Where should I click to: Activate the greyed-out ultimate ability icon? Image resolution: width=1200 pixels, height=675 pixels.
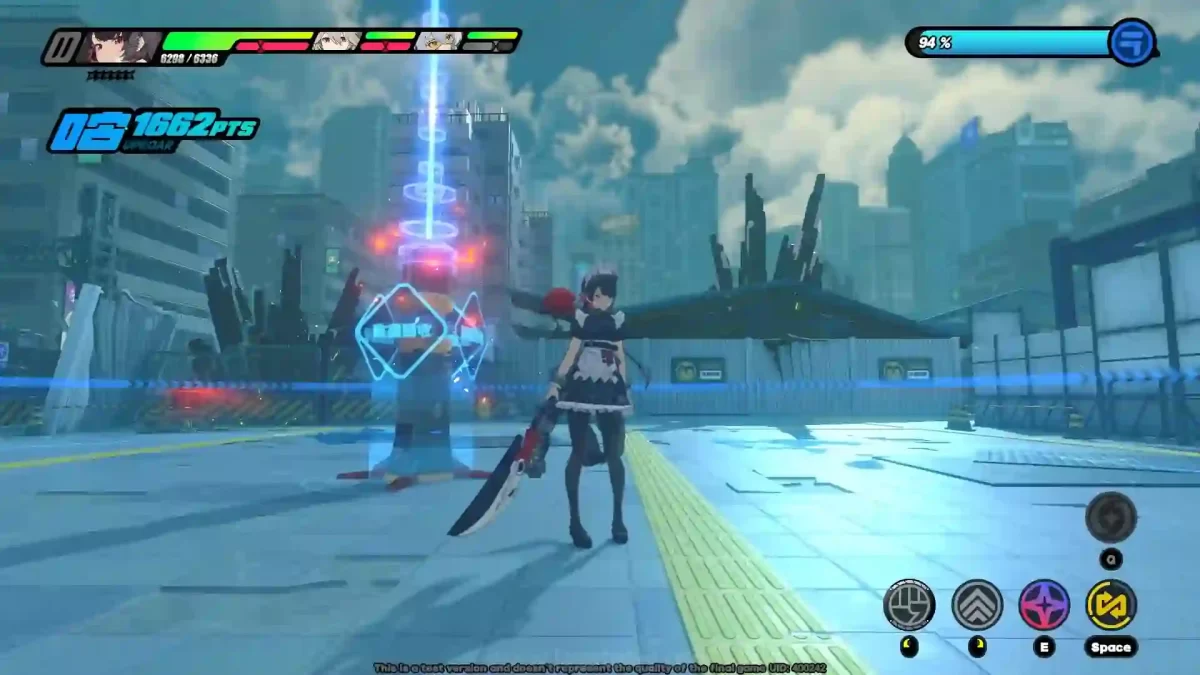pos(1111,517)
